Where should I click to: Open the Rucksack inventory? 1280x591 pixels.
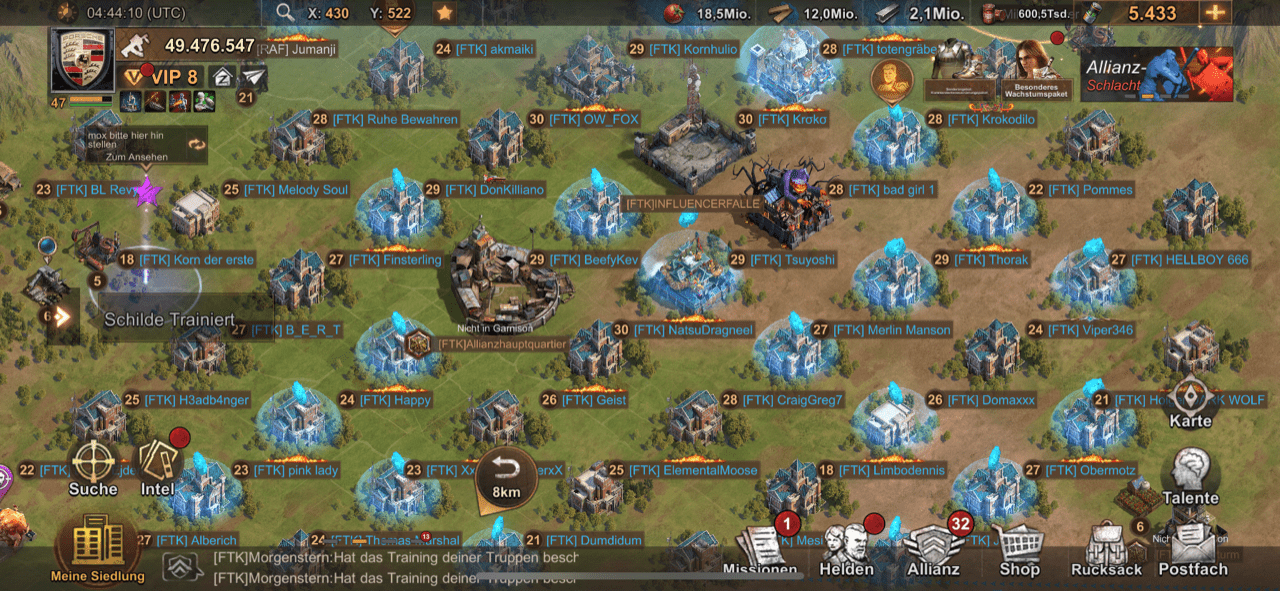1106,550
